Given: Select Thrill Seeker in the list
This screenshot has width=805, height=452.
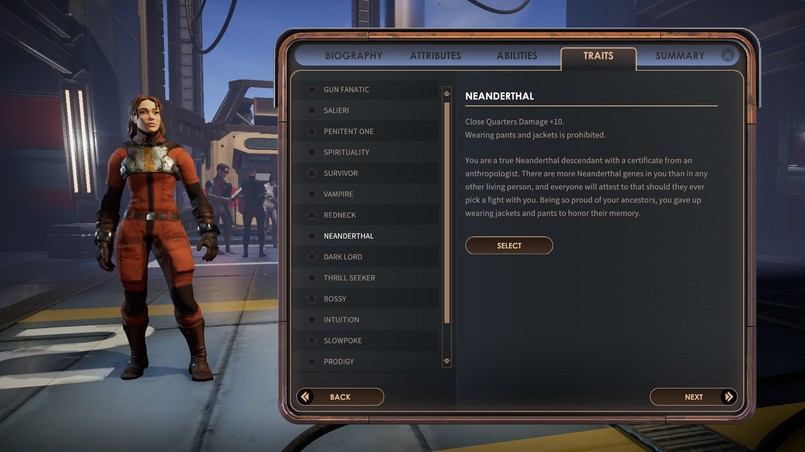Looking at the screenshot, I should [x=349, y=278].
